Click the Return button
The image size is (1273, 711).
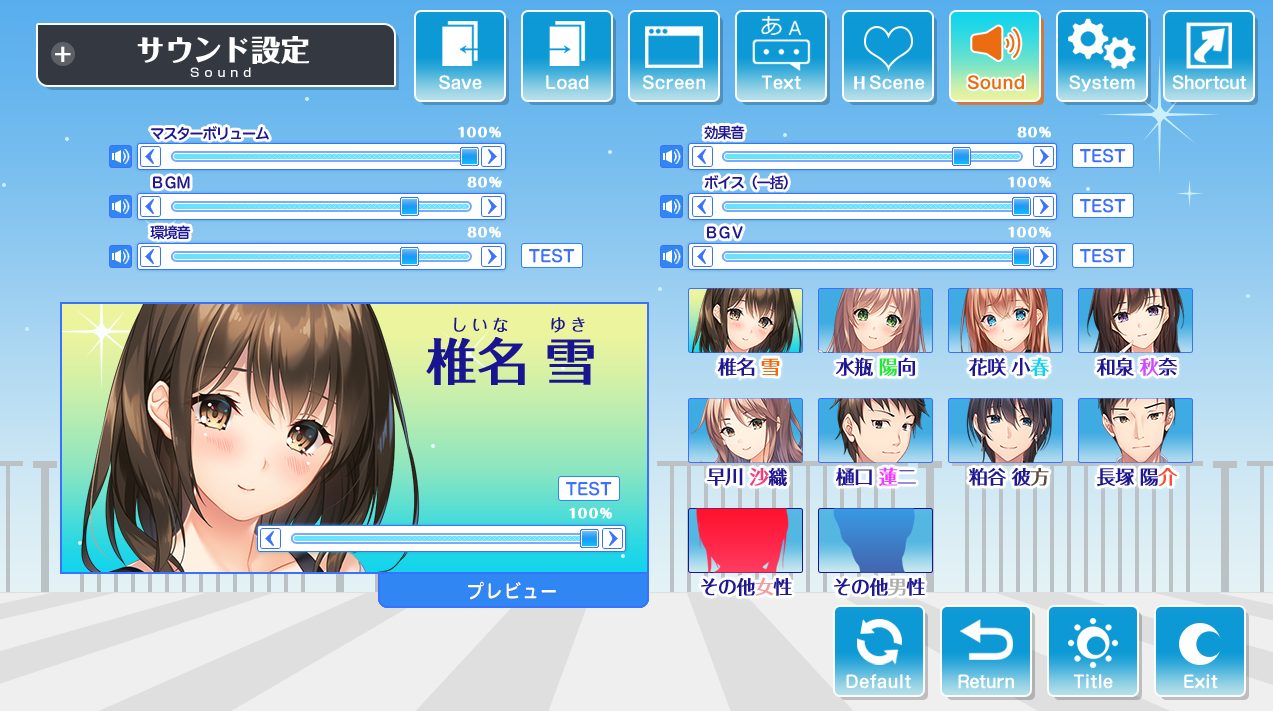pos(986,652)
